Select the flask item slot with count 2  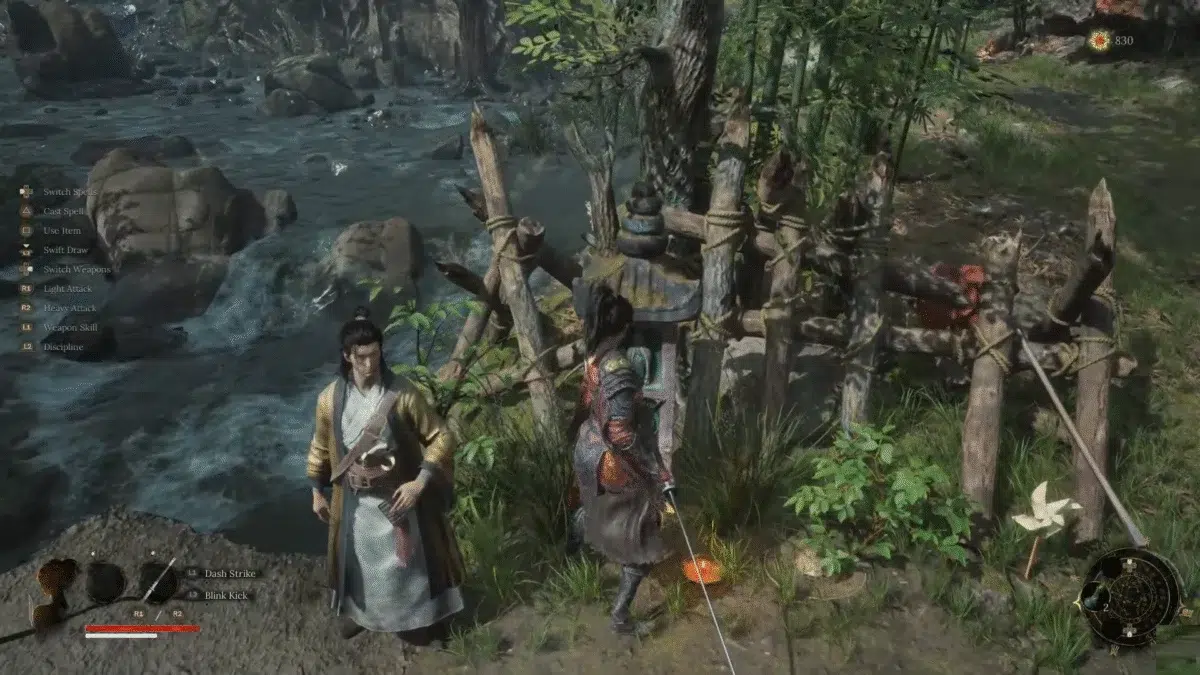(103, 581)
